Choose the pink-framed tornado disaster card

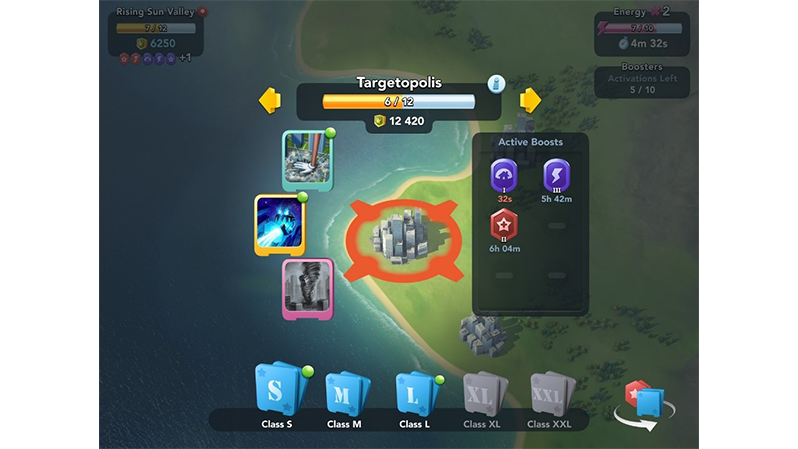click(x=307, y=288)
